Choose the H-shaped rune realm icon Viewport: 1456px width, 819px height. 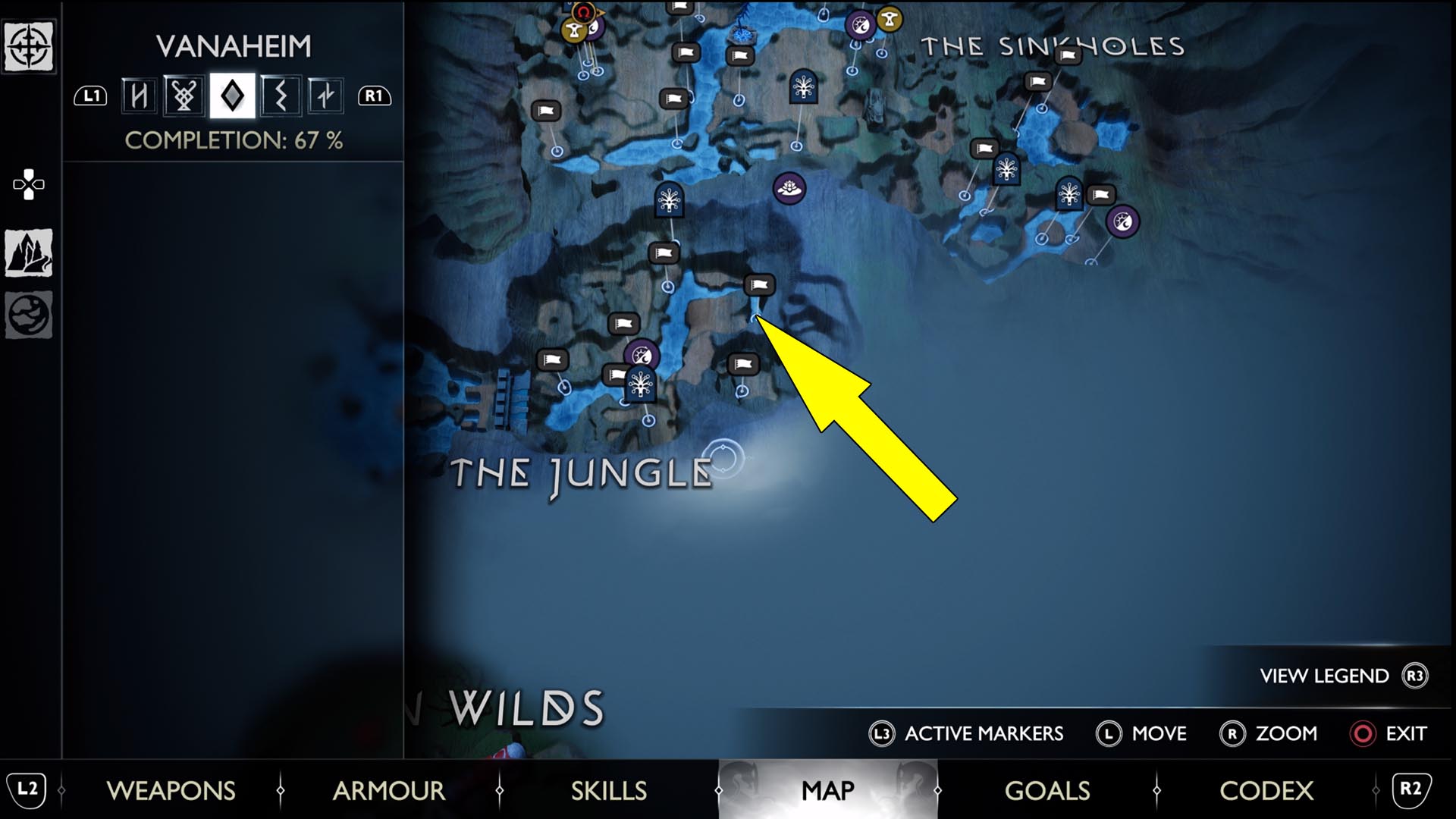tap(139, 96)
